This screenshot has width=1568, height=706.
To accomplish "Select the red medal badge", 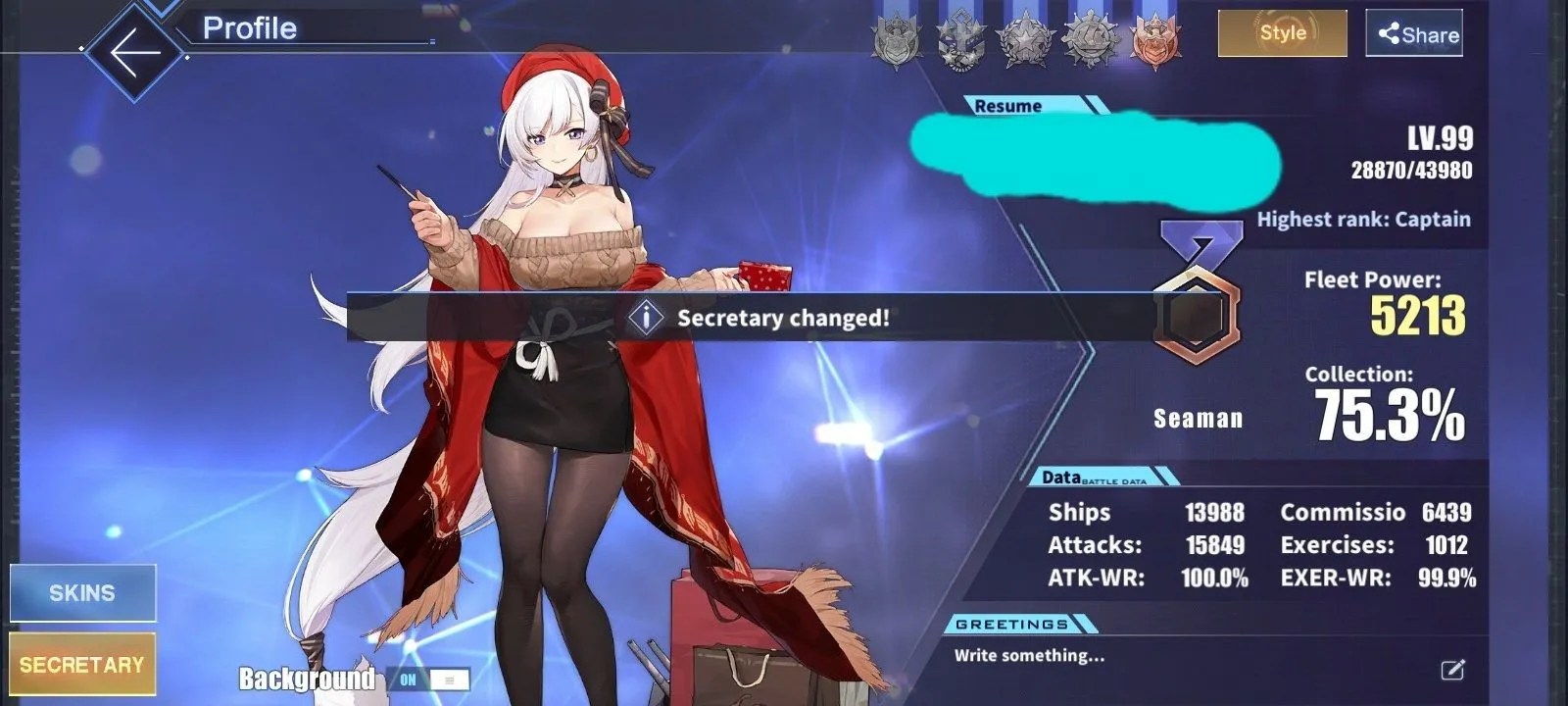I will (x=1155, y=42).
